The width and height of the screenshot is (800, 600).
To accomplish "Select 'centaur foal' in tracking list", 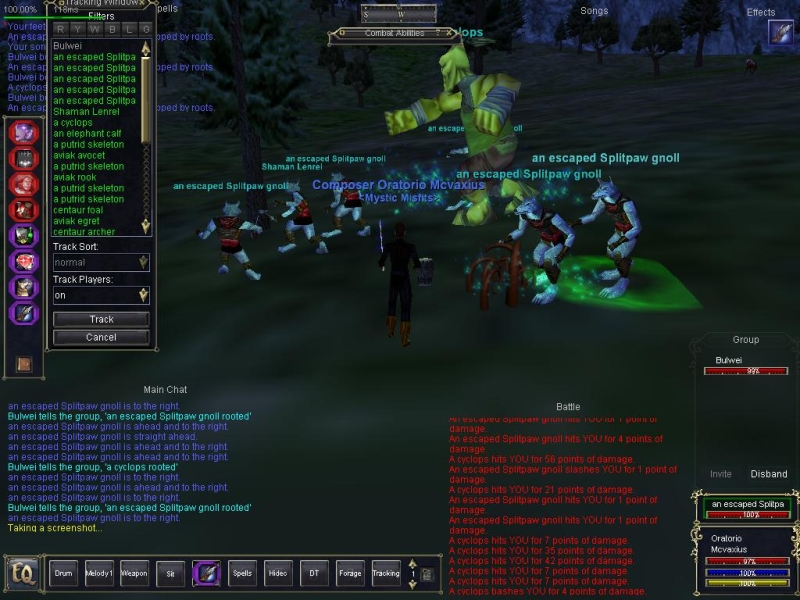I will [78, 211].
